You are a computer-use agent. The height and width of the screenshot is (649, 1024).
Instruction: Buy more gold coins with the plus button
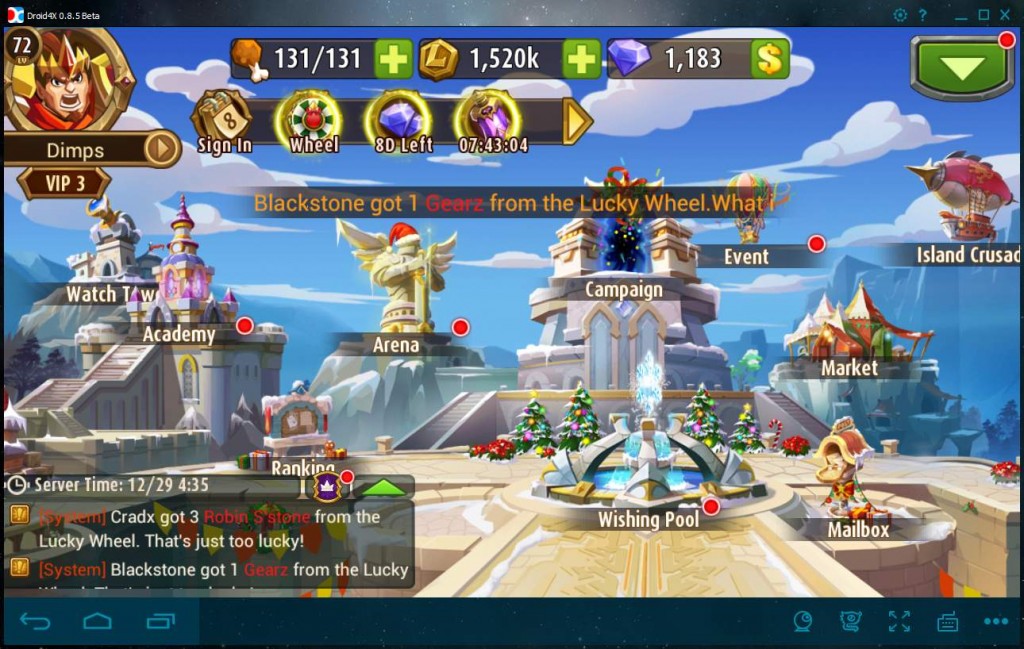[x=581, y=59]
